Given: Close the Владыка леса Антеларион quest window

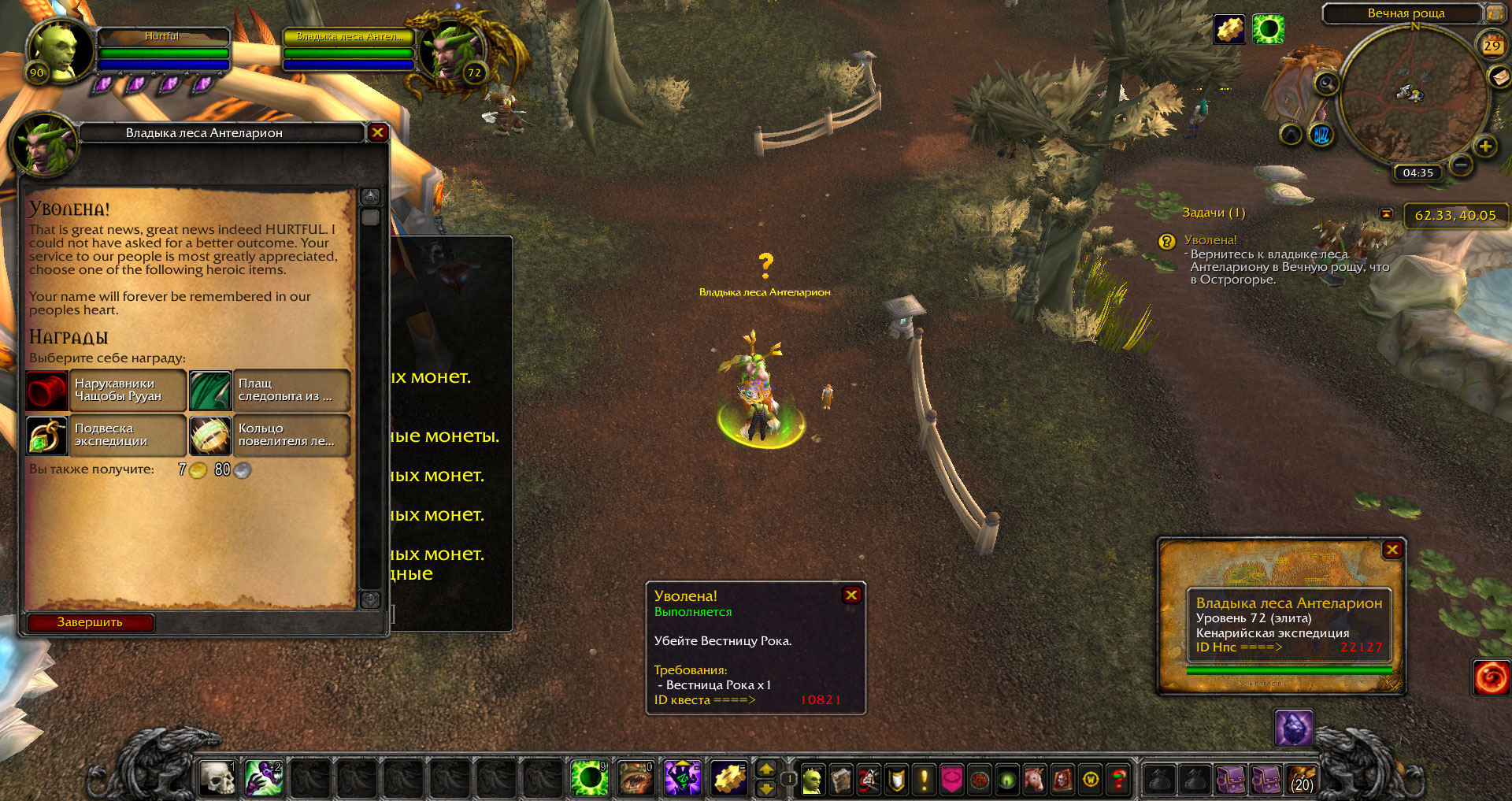Looking at the screenshot, I should [x=377, y=132].
